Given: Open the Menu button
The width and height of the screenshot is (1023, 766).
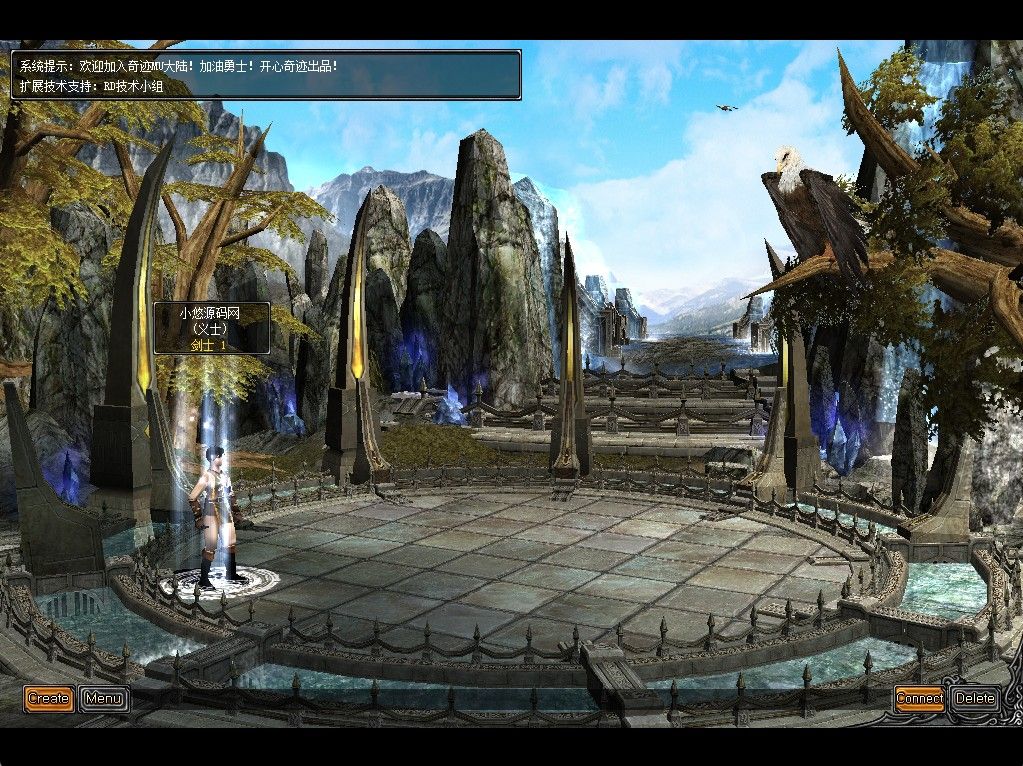Looking at the screenshot, I should tap(104, 698).
